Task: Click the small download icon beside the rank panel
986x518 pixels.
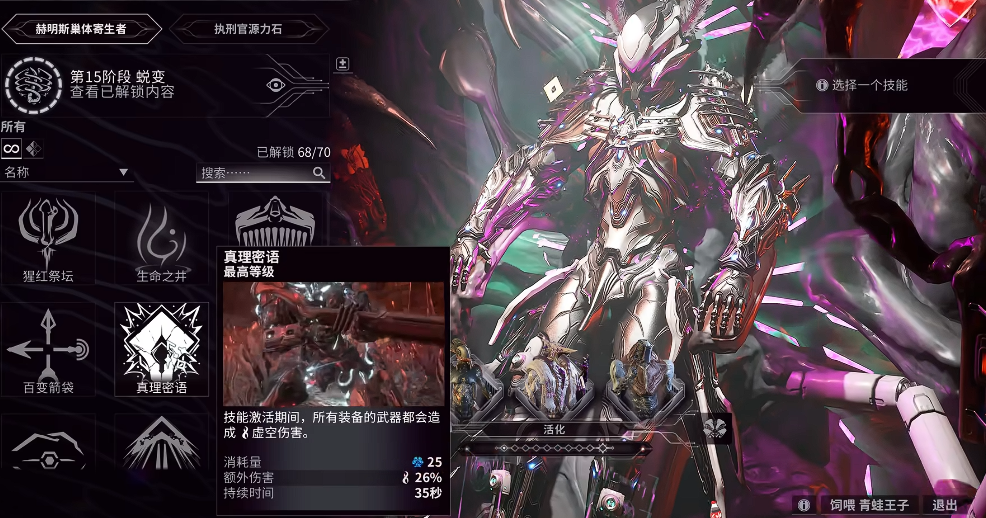Action: pyautogui.click(x=342, y=64)
